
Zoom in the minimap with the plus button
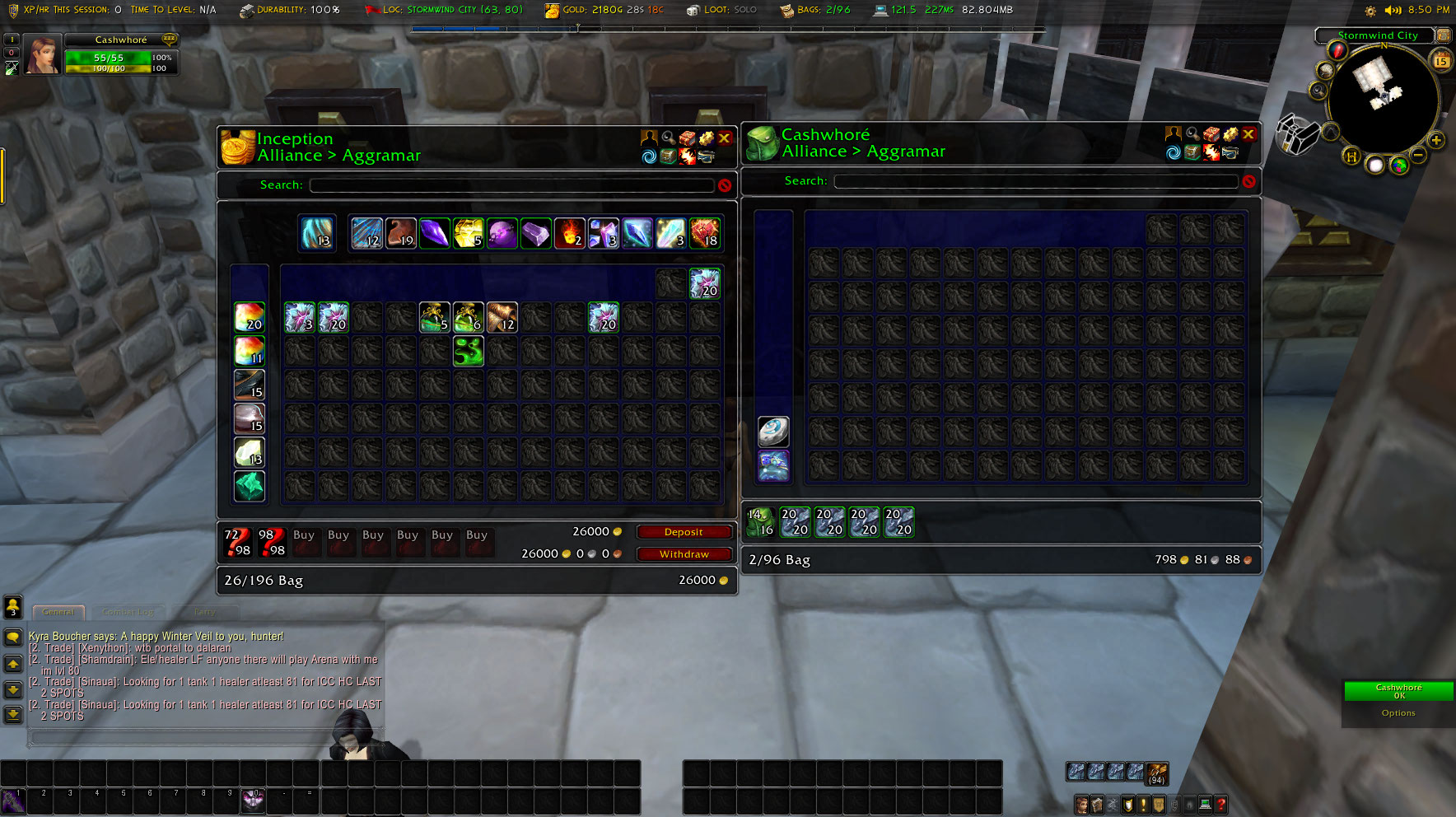[1436, 140]
